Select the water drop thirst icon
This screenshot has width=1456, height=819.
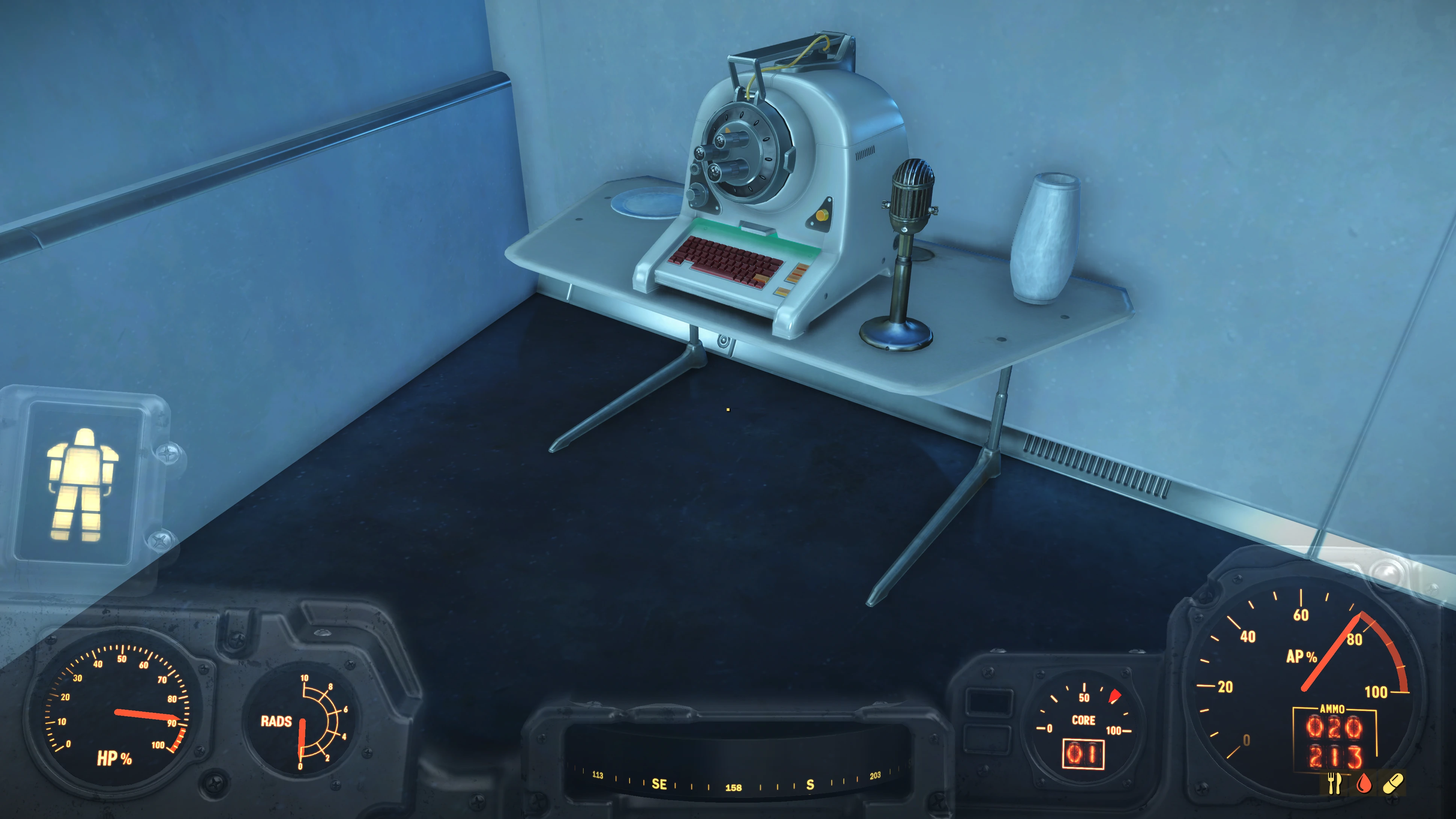(x=1364, y=783)
